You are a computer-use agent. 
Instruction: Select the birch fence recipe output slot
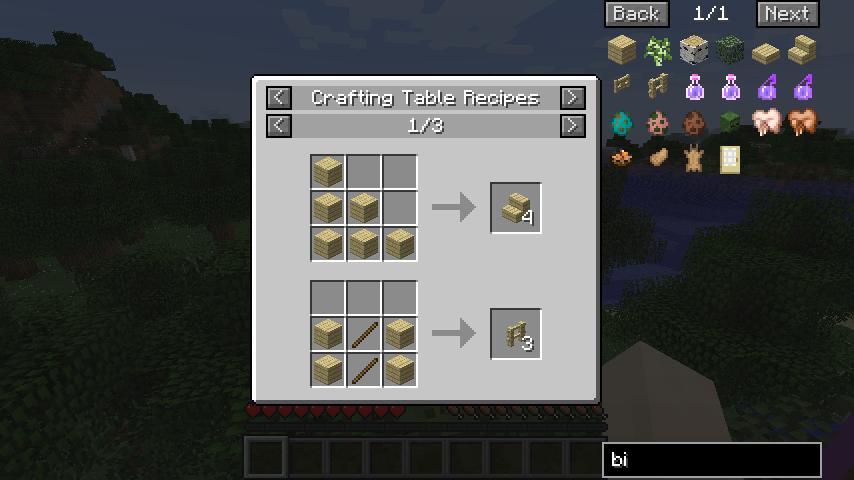pyautogui.click(x=516, y=334)
